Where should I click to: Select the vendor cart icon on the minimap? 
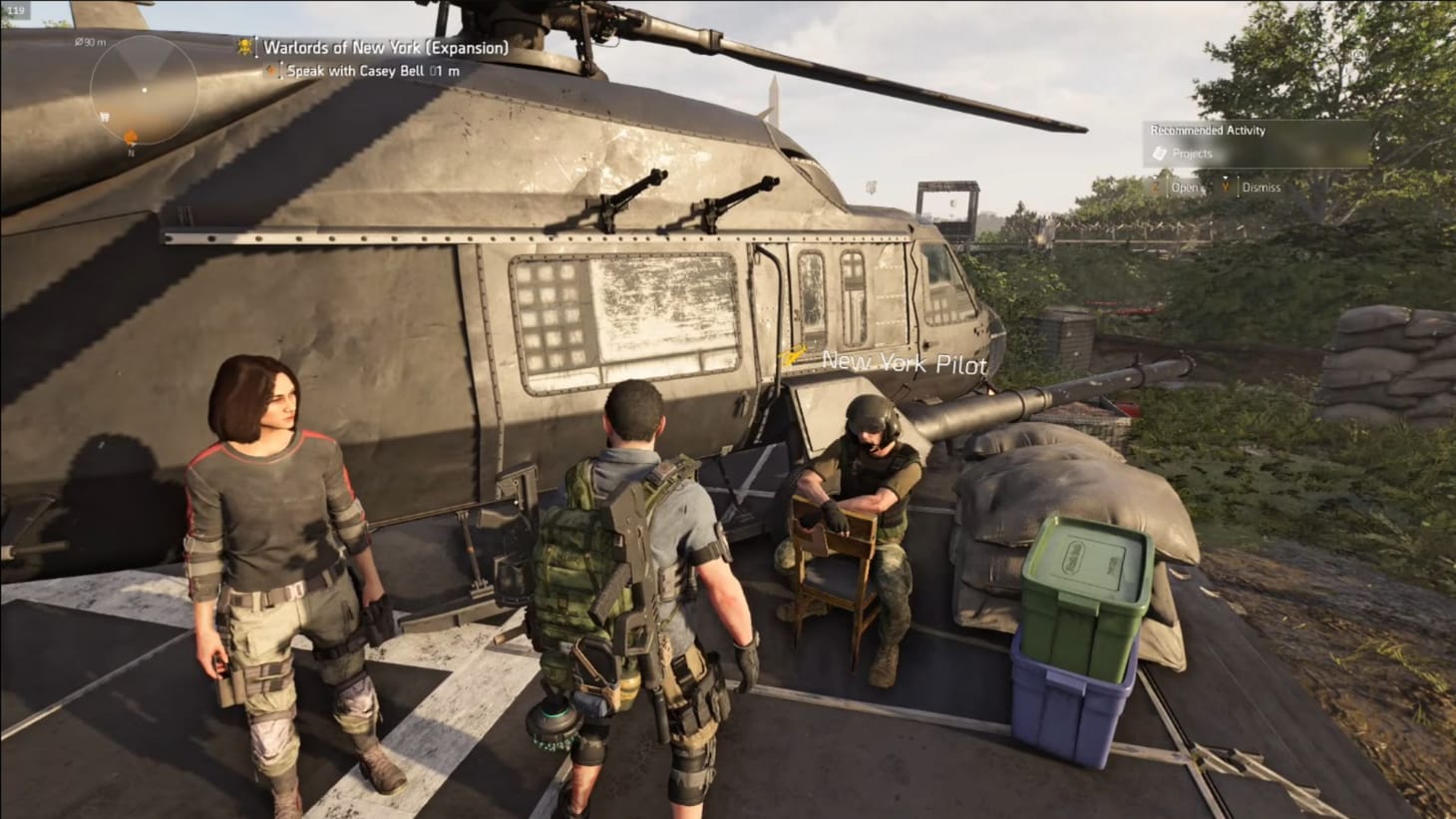[106, 117]
